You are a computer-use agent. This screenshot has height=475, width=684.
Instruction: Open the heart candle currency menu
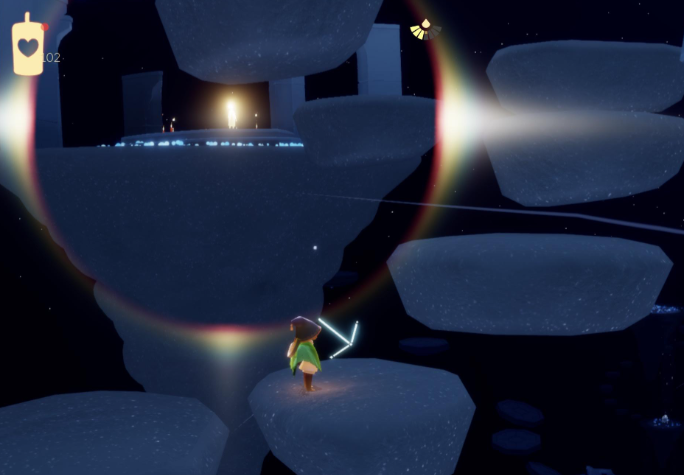coord(28,46)
